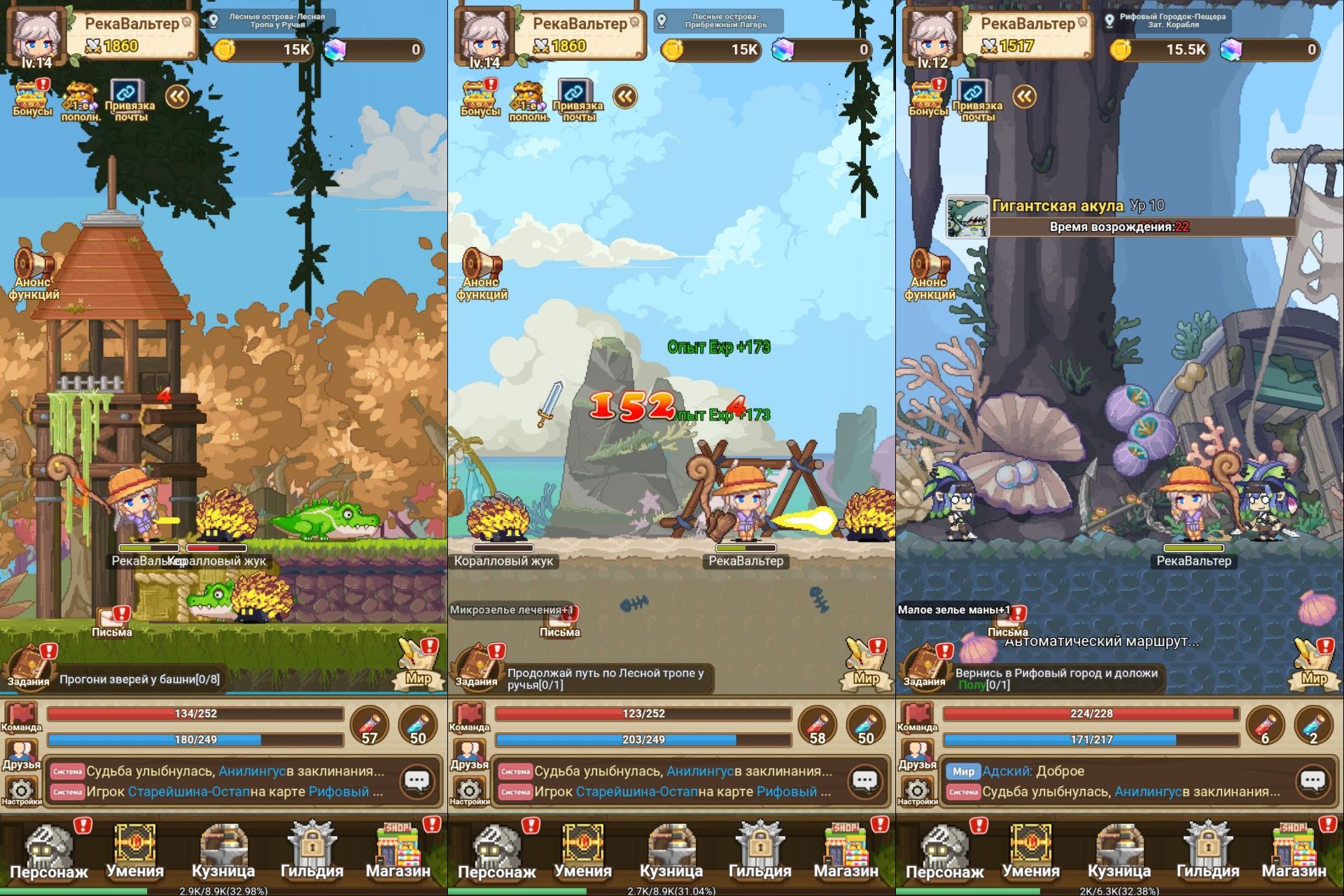
Task: Open Бонусы chest on the Гигантская акула screen
Action: [x=927, y=98]
